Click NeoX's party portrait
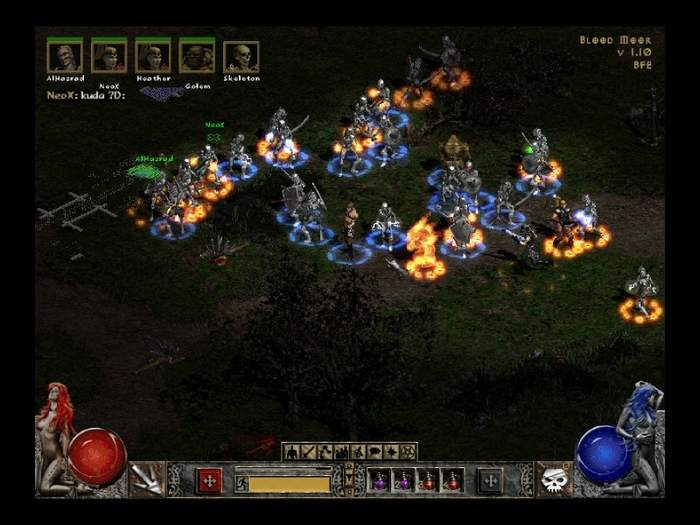The height and width of the screenshot is (525, 700). 108,57
